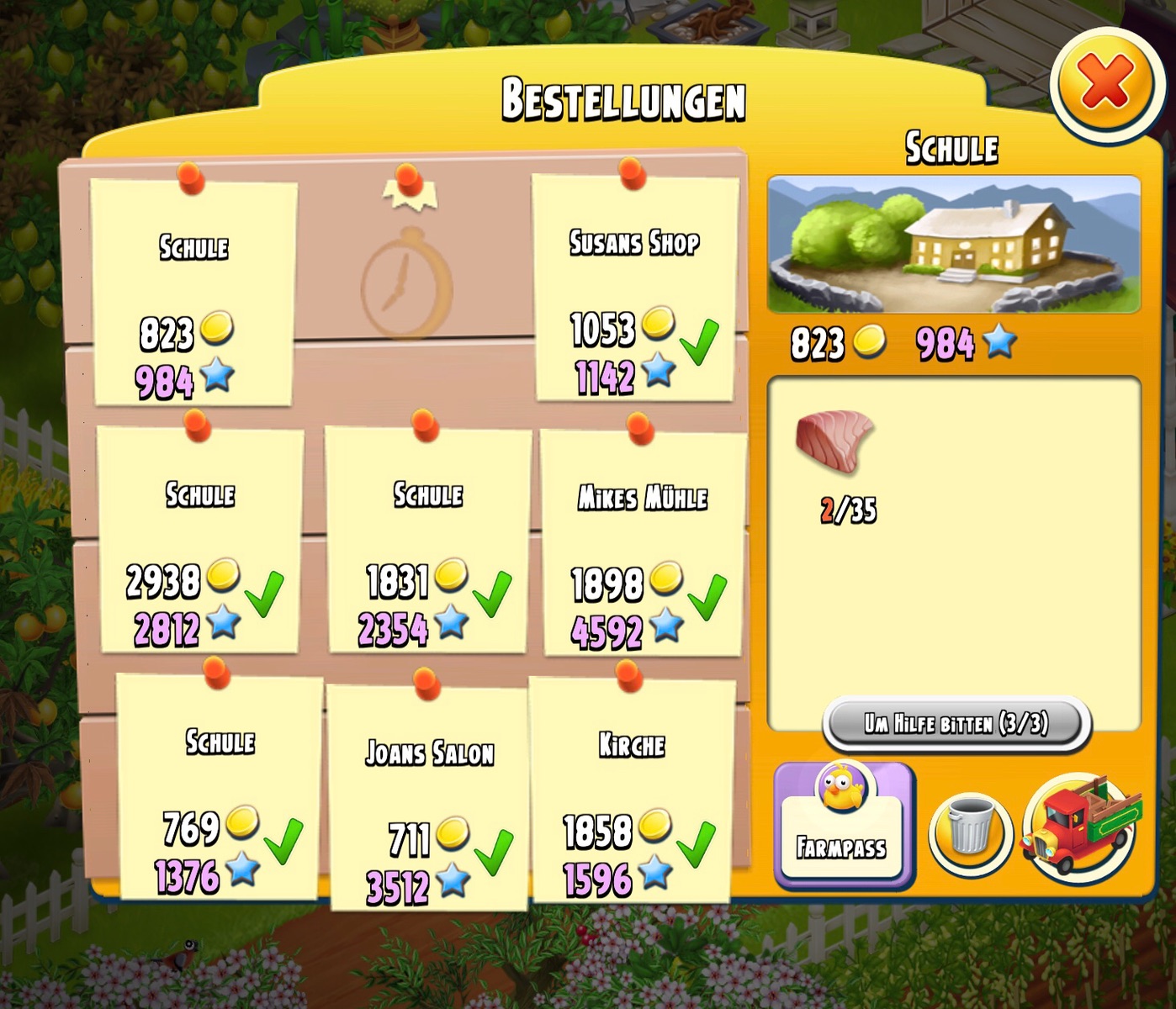Open the Farmpass

pyautogui.click(x=842, y=824)
